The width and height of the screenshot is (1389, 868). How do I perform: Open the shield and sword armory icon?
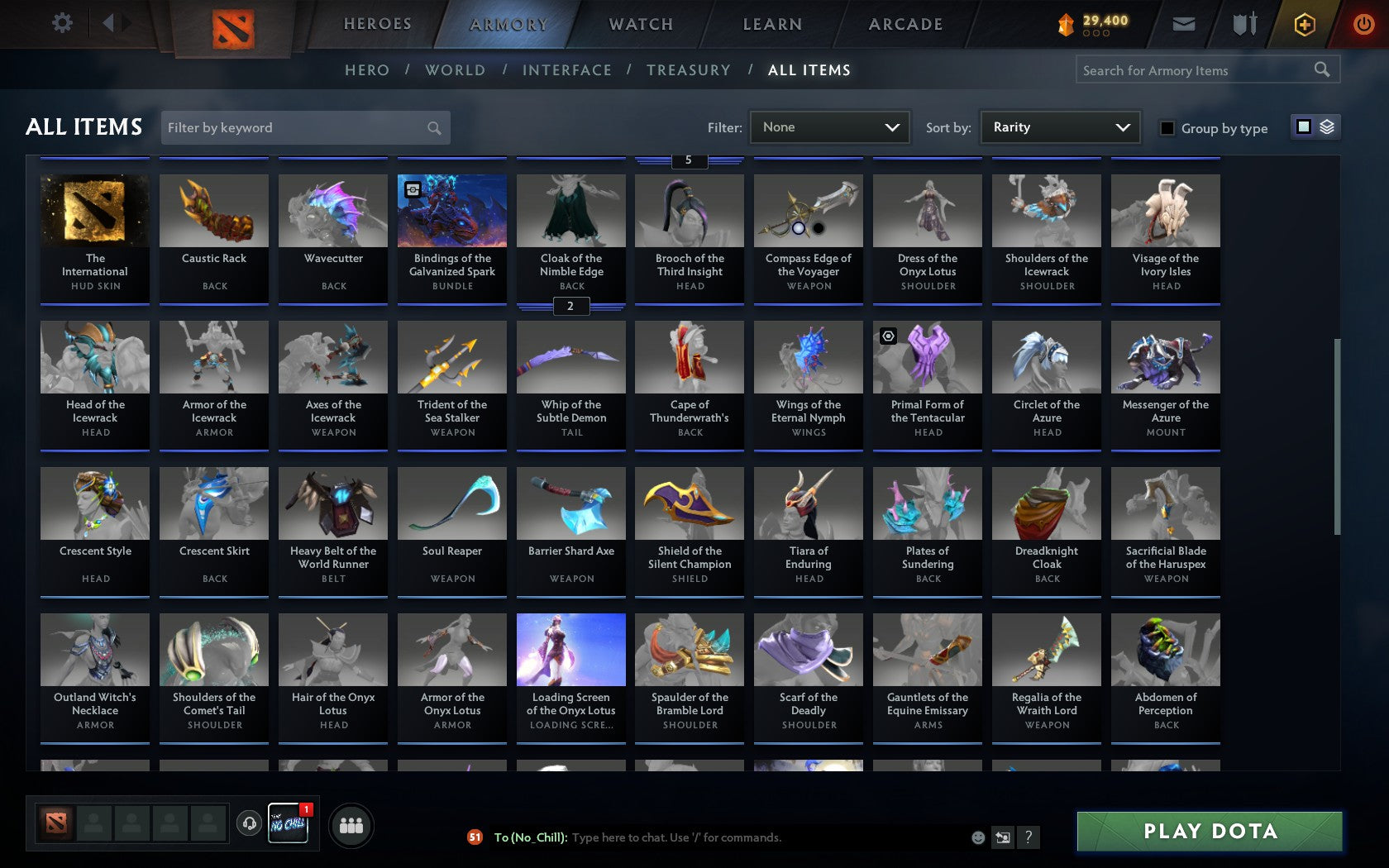(x=1243, y=24)
